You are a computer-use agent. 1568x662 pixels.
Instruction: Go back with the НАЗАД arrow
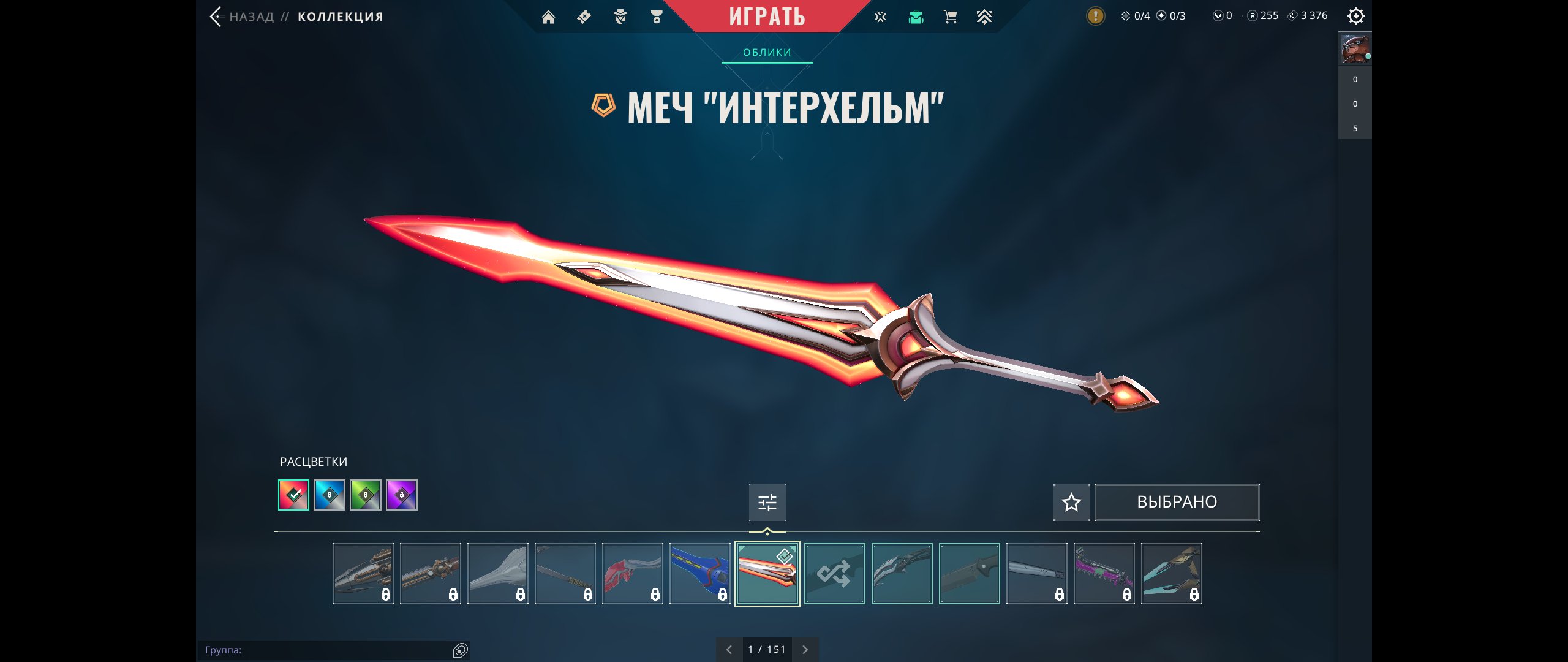(x=216, y=17)
